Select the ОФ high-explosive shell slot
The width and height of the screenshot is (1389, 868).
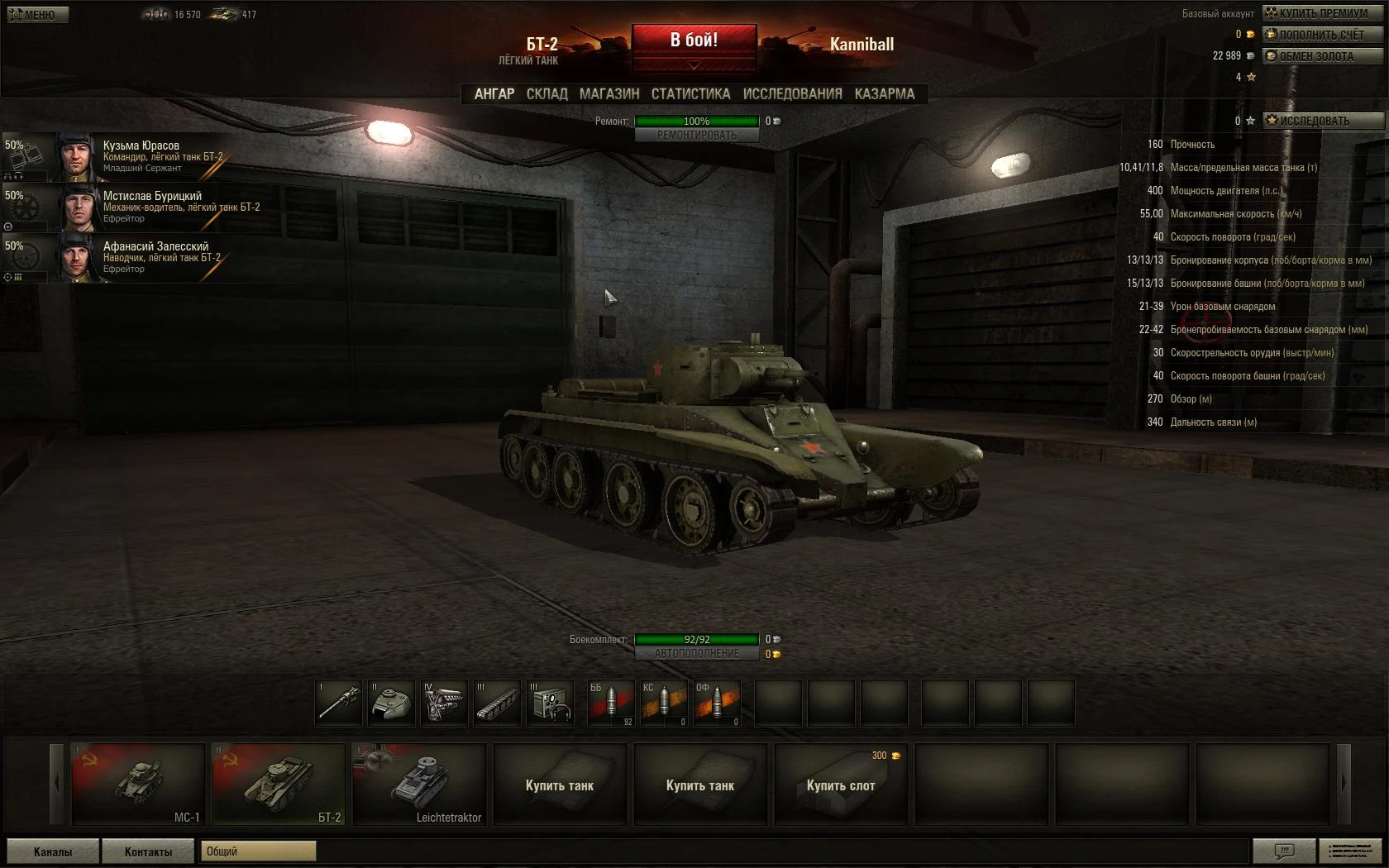pyautogui.click(x=716, y=703)
